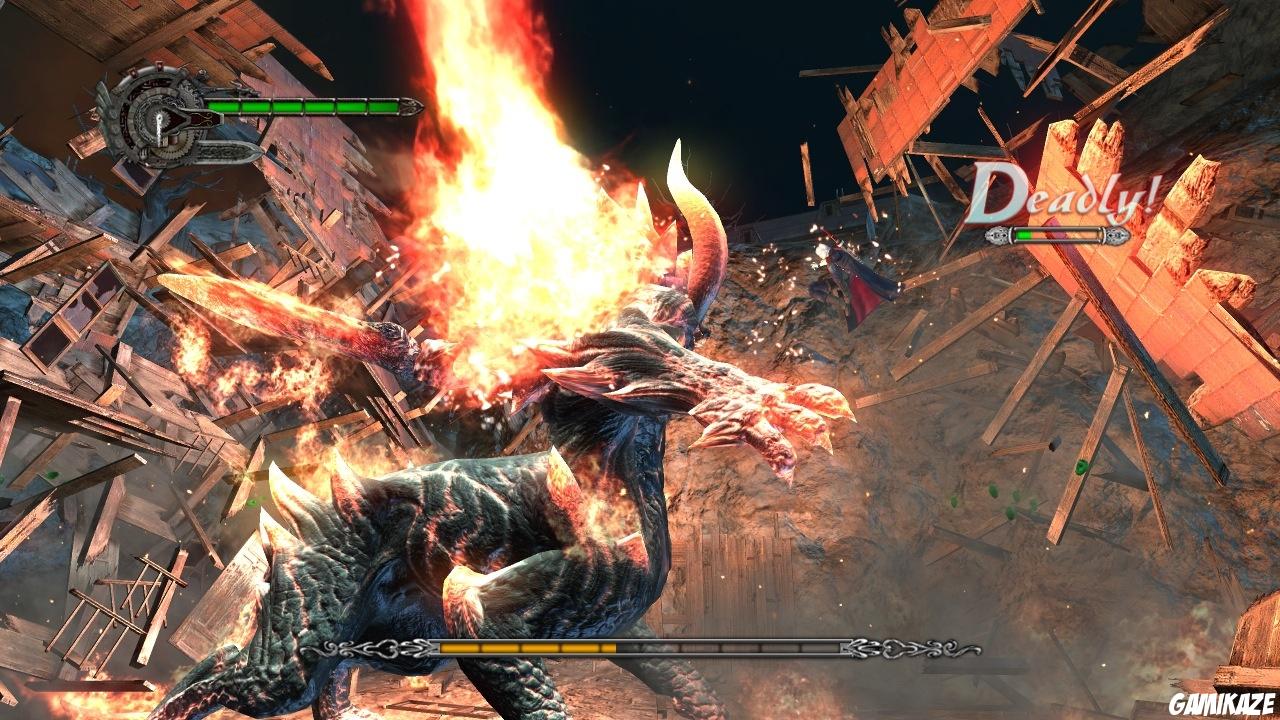This screenshot has width=1280, height=720.
Task: Click the pointed tip of the green vitality gauge
Action: (415, 107)
